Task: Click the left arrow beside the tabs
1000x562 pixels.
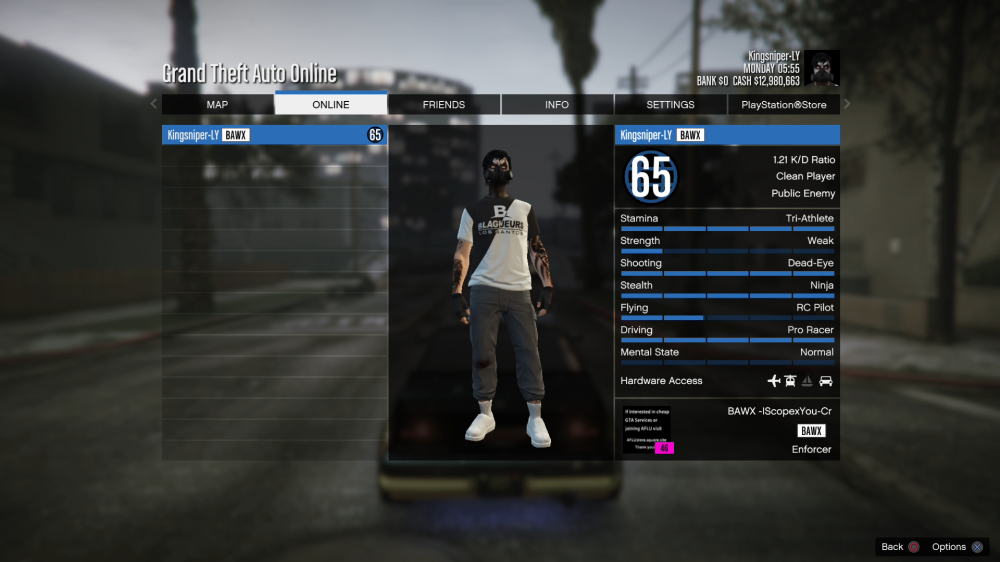Action: [154, 104]
